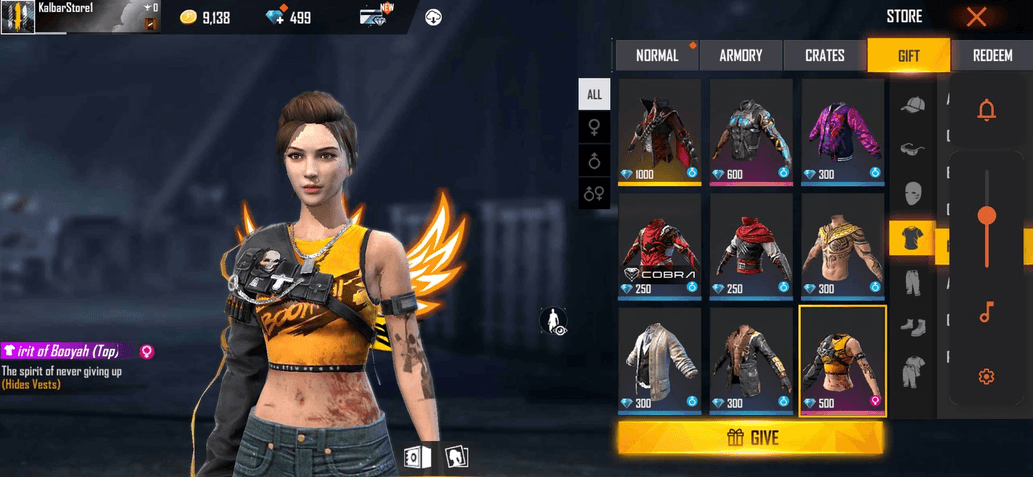Pick the purple jacket costing 300 diamonds
Screen dimensions: 1033x477
point(842,130)
